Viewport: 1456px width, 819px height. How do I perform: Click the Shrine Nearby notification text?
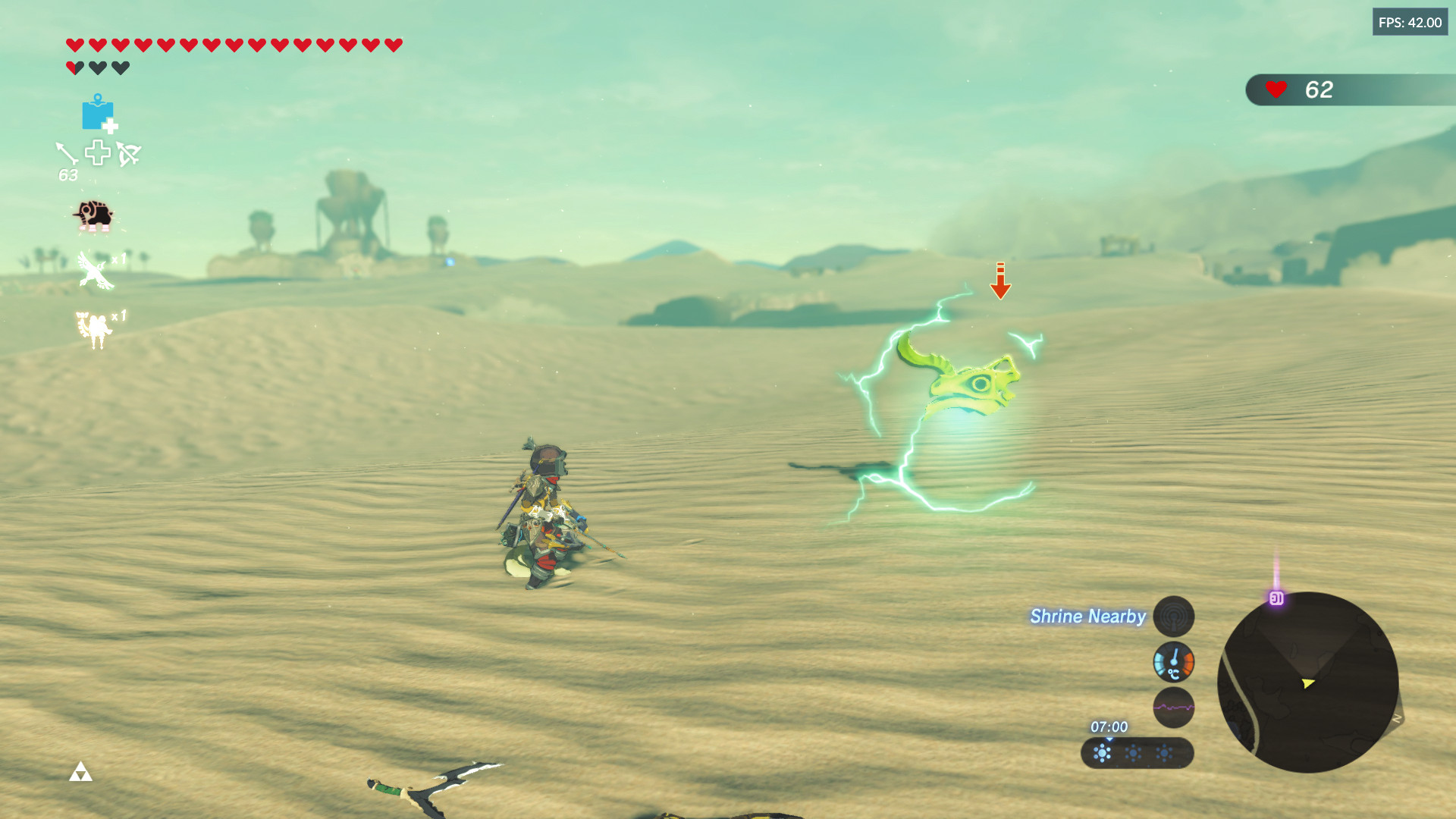[1086, 617]
